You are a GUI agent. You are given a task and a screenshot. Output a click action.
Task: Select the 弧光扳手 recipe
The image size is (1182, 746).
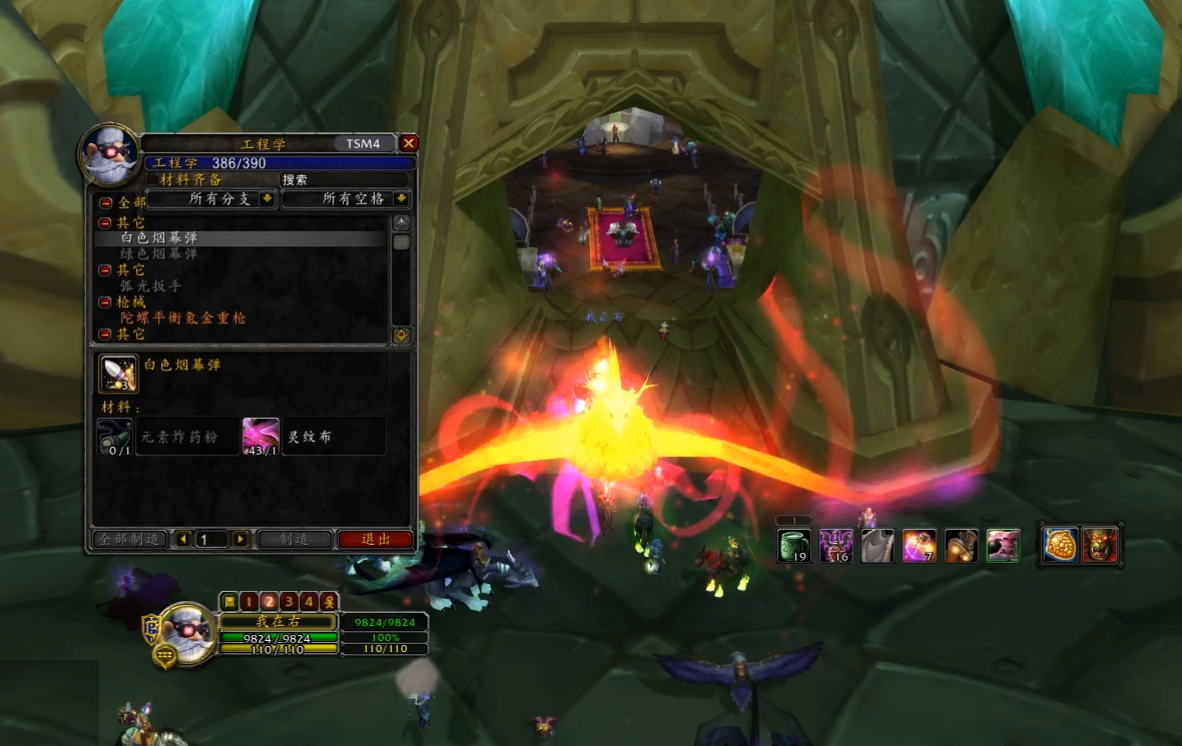[151, 286]
